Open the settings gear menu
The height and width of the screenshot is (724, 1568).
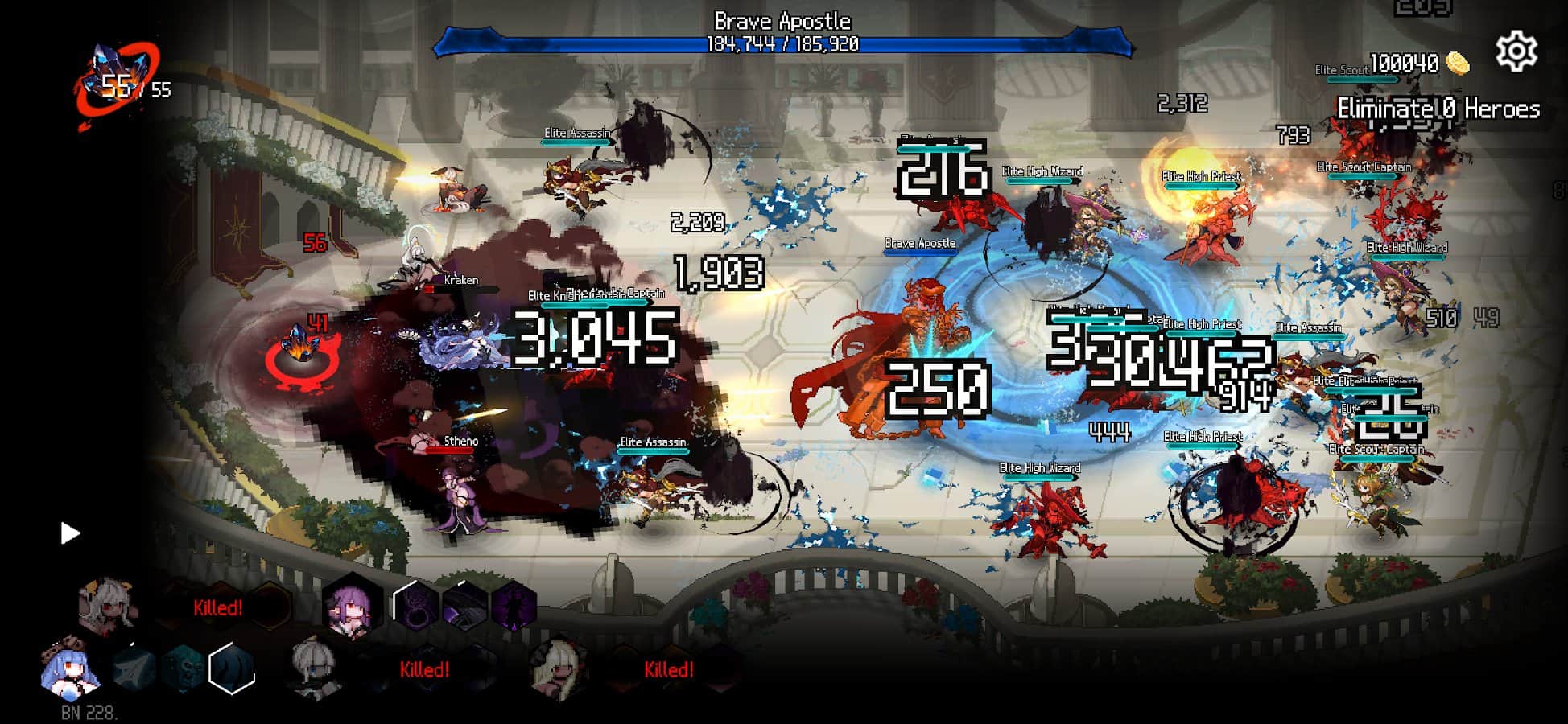point(1516,51)
